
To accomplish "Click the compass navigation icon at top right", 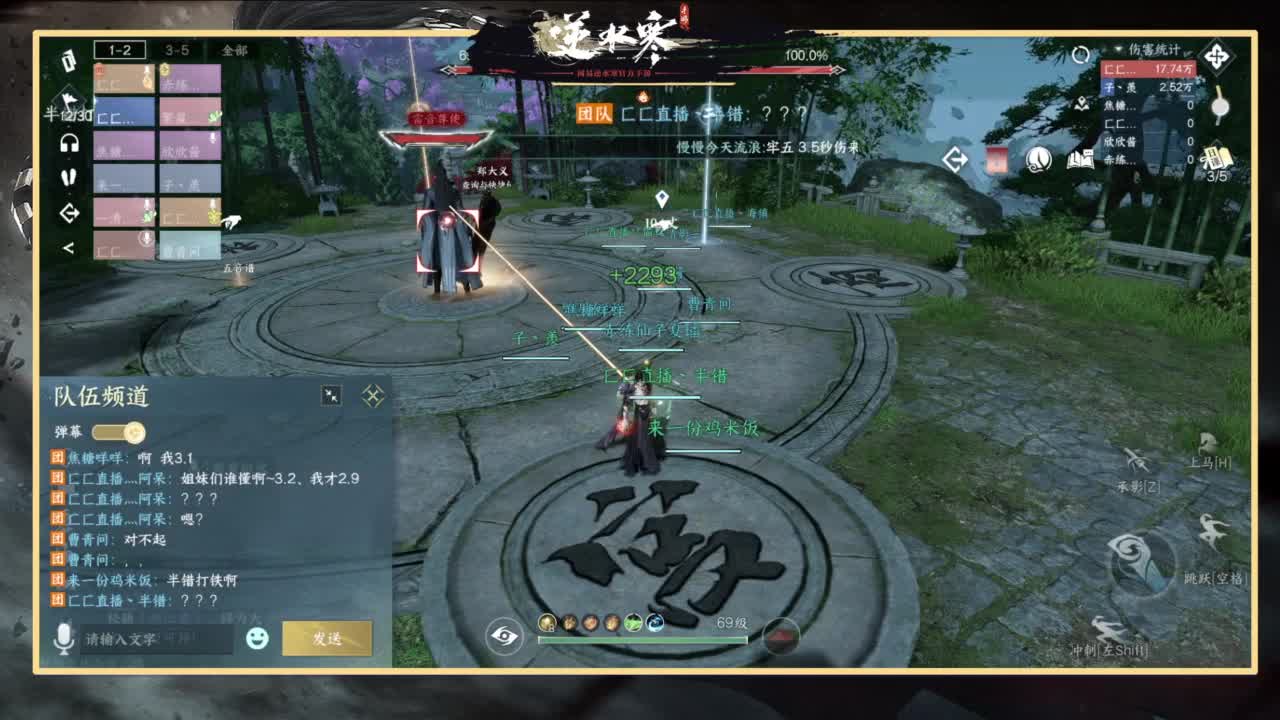I will click(1217, 56).
